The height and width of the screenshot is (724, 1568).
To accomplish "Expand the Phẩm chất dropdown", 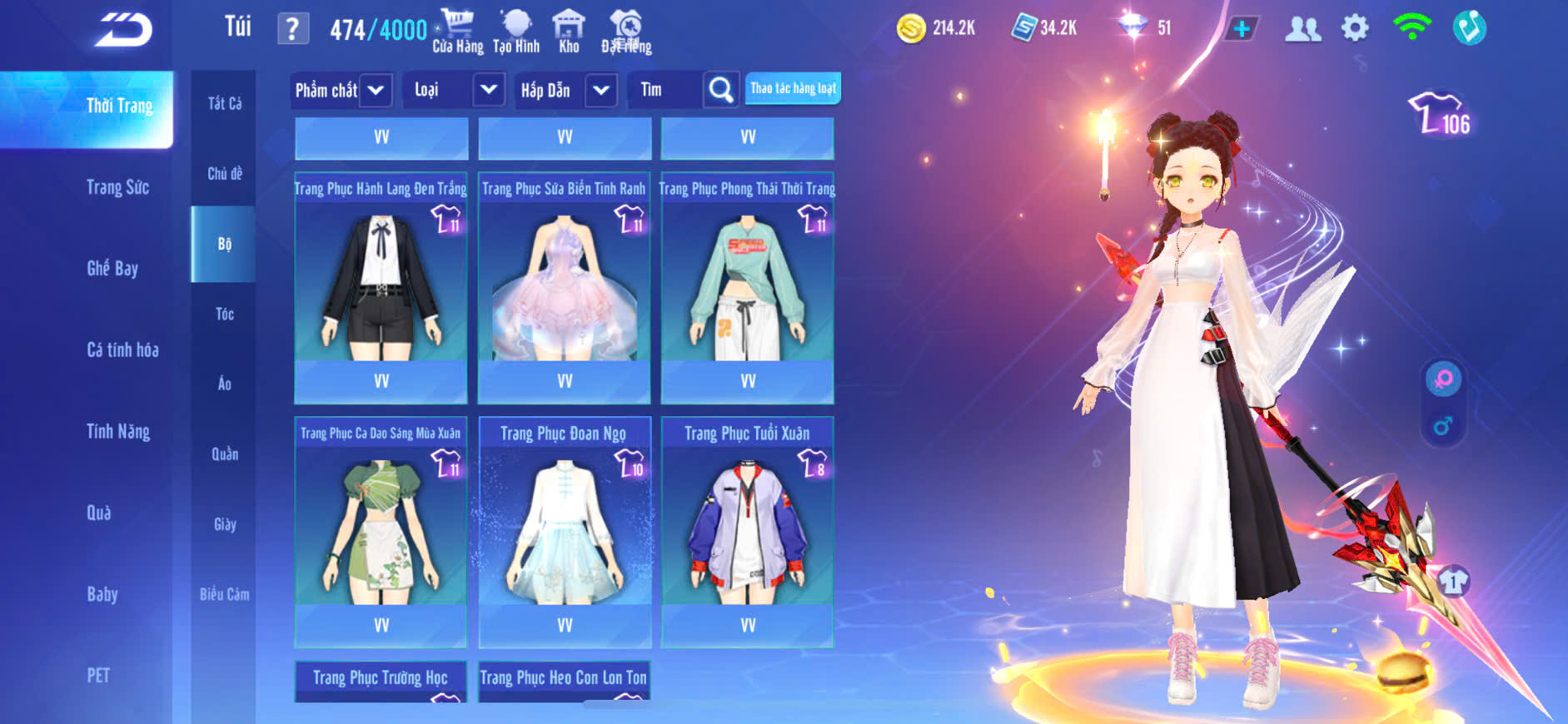I will (376, 90).
